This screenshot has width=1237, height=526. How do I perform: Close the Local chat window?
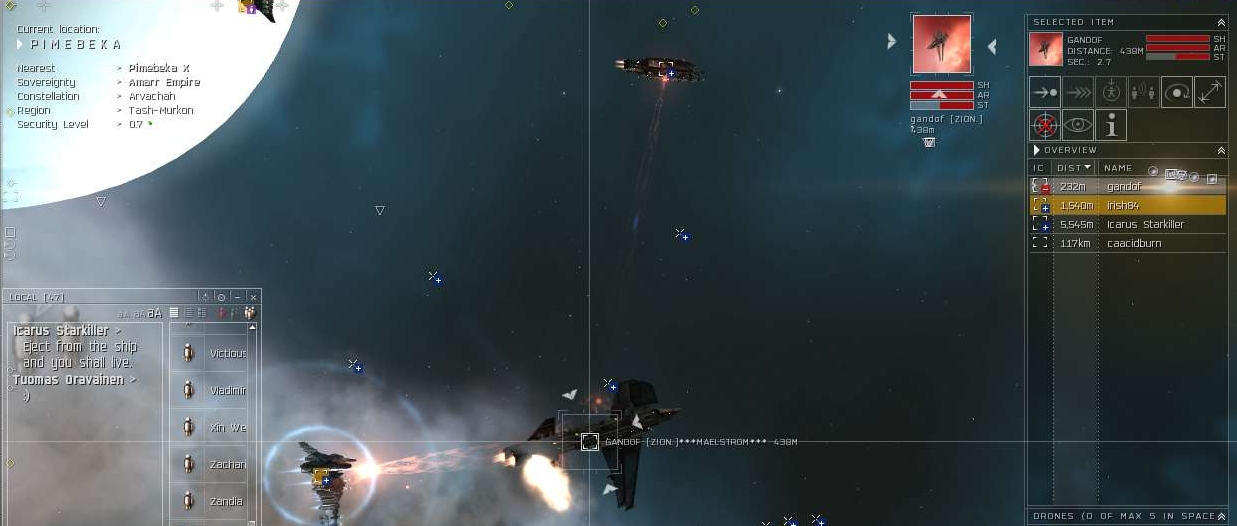click(x=253, y=297)
